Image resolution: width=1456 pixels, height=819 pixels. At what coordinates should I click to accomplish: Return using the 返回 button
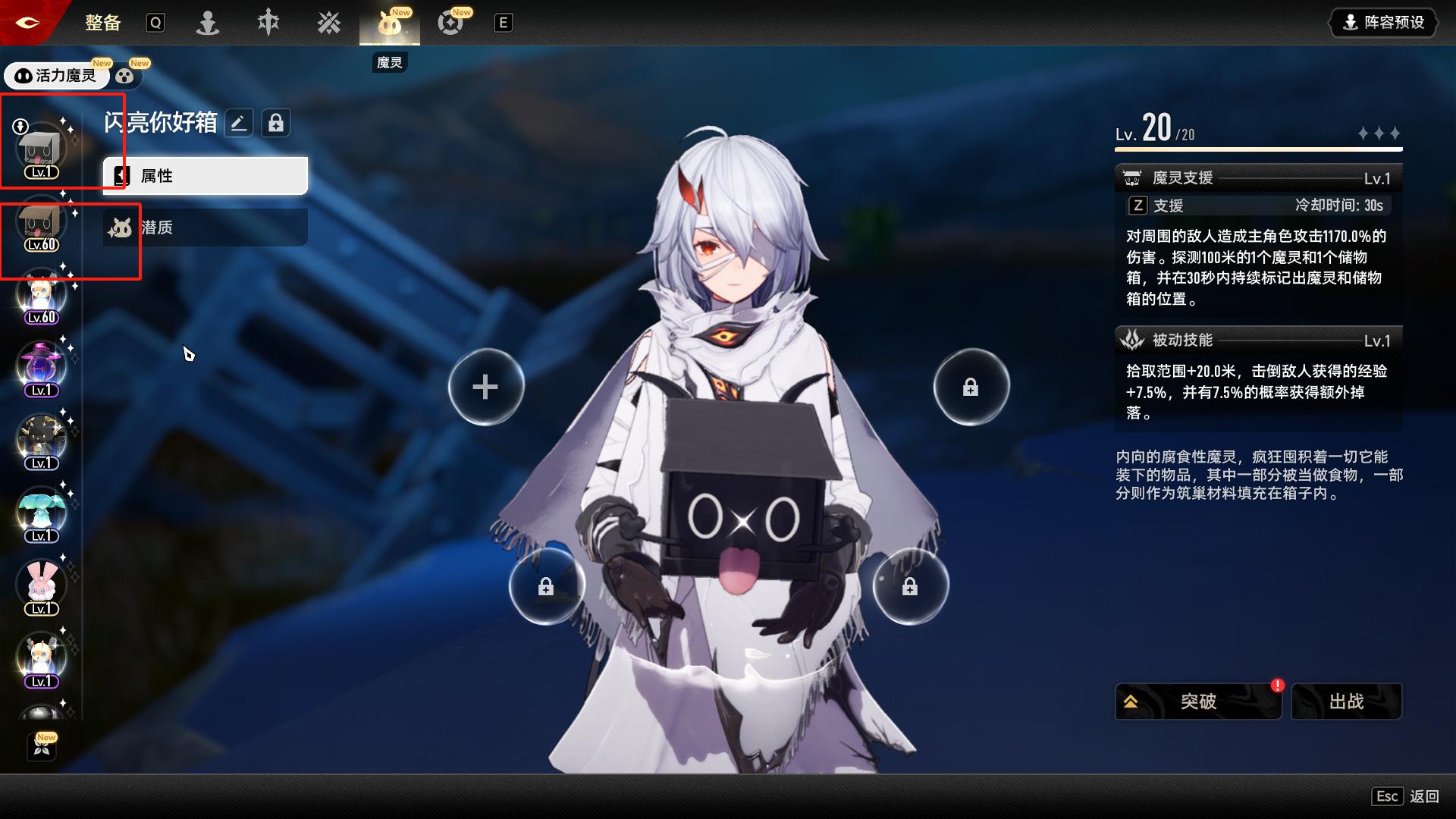point(1423,796)
